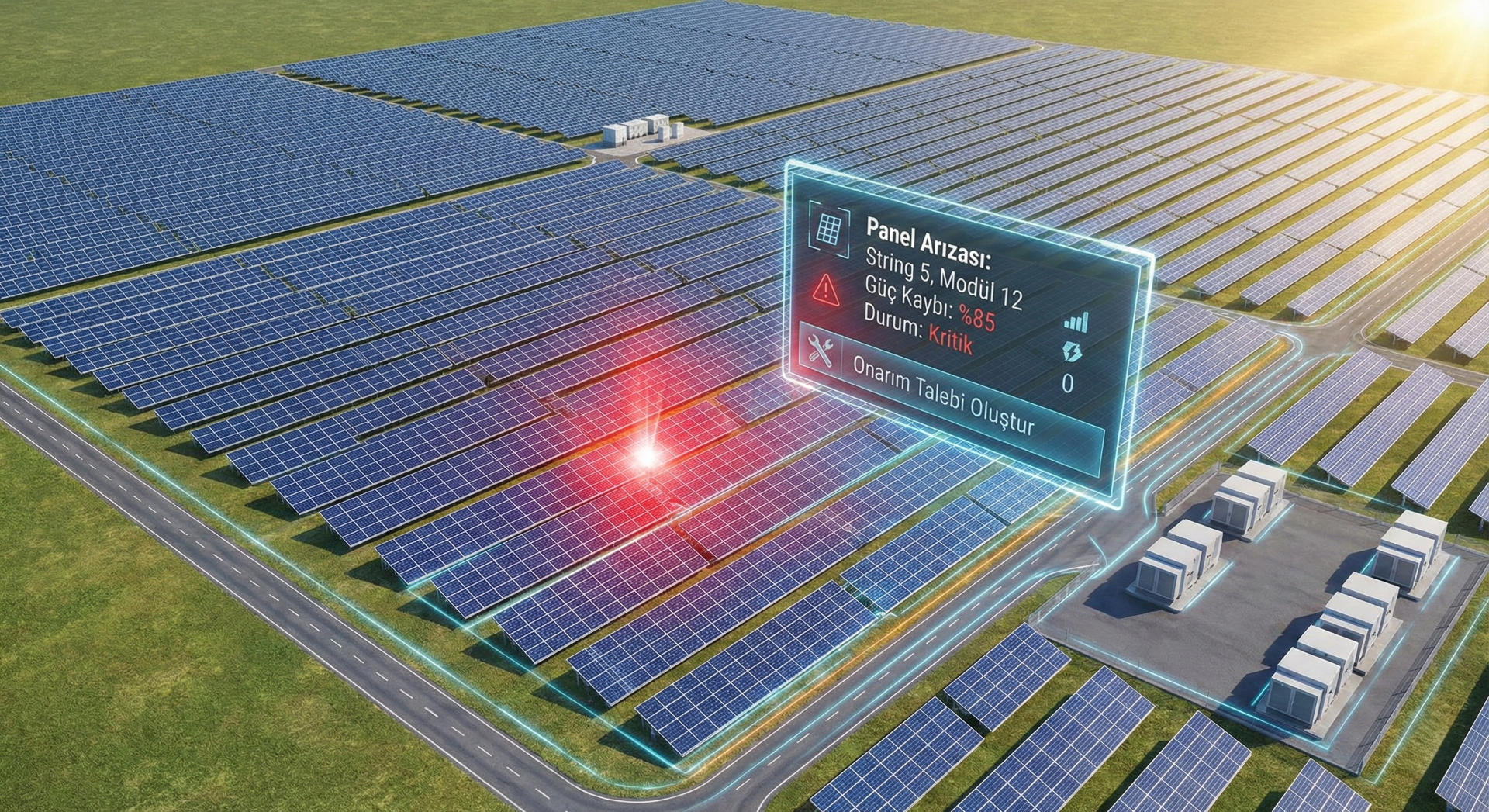Click the Onarım Talebi Oluştur button

coord(942,396)
